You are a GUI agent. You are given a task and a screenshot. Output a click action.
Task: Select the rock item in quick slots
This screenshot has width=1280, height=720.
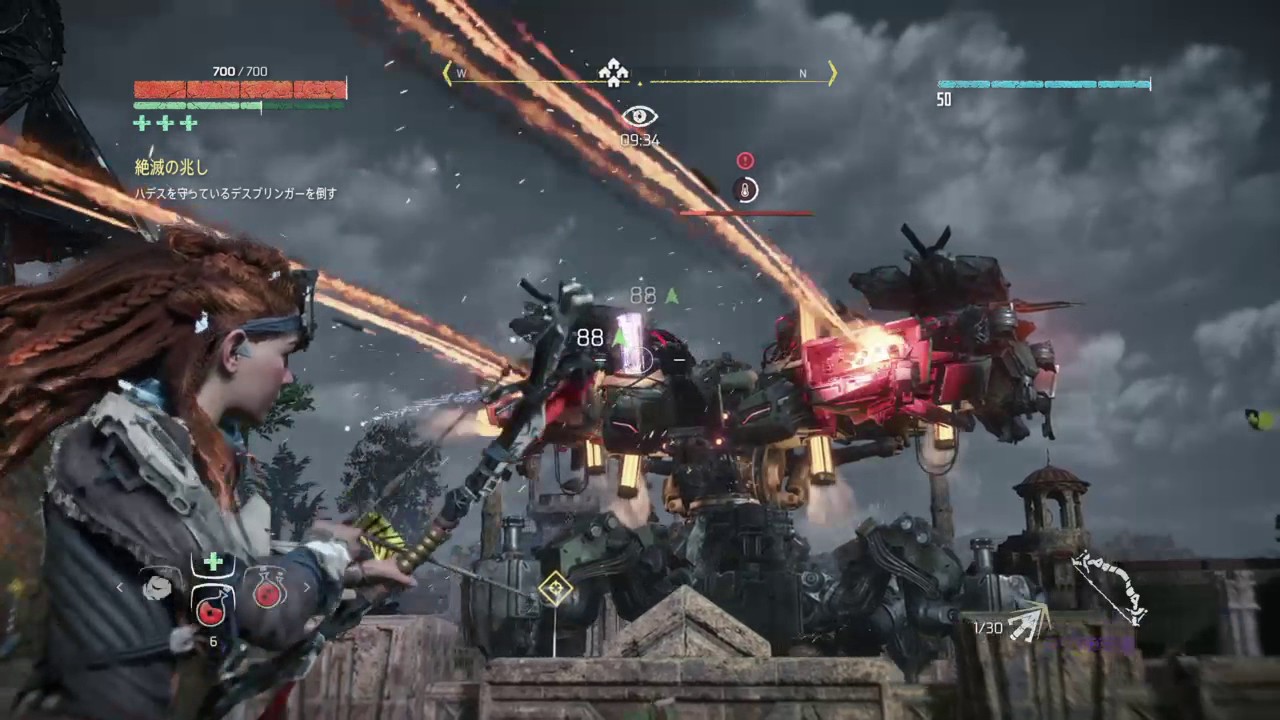coord(156,586)
